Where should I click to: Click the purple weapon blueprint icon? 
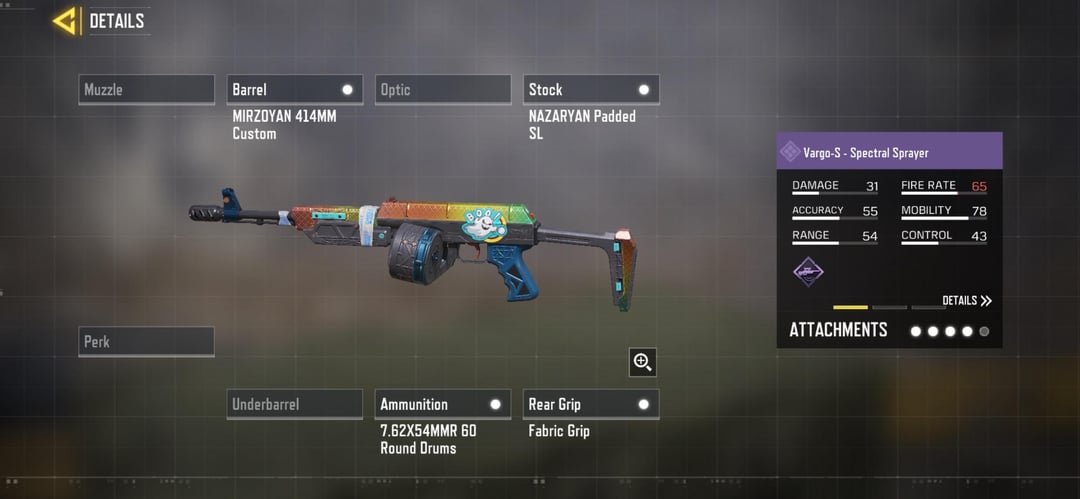click(808, 271)
